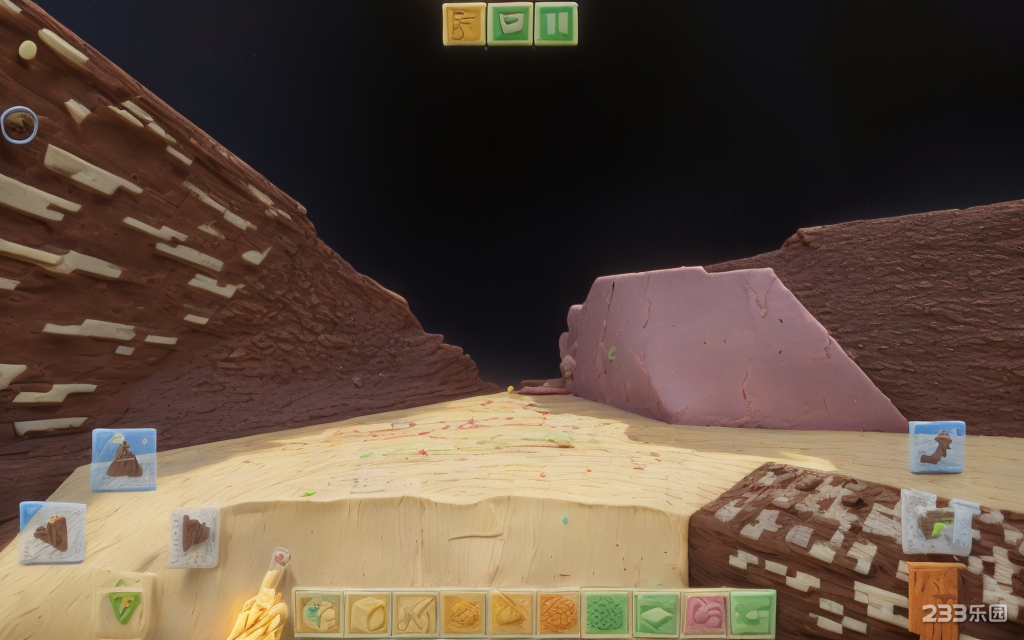The image size is (1024, 640).
Task: Activate the white tile with green piece
Action: [938, 522]
